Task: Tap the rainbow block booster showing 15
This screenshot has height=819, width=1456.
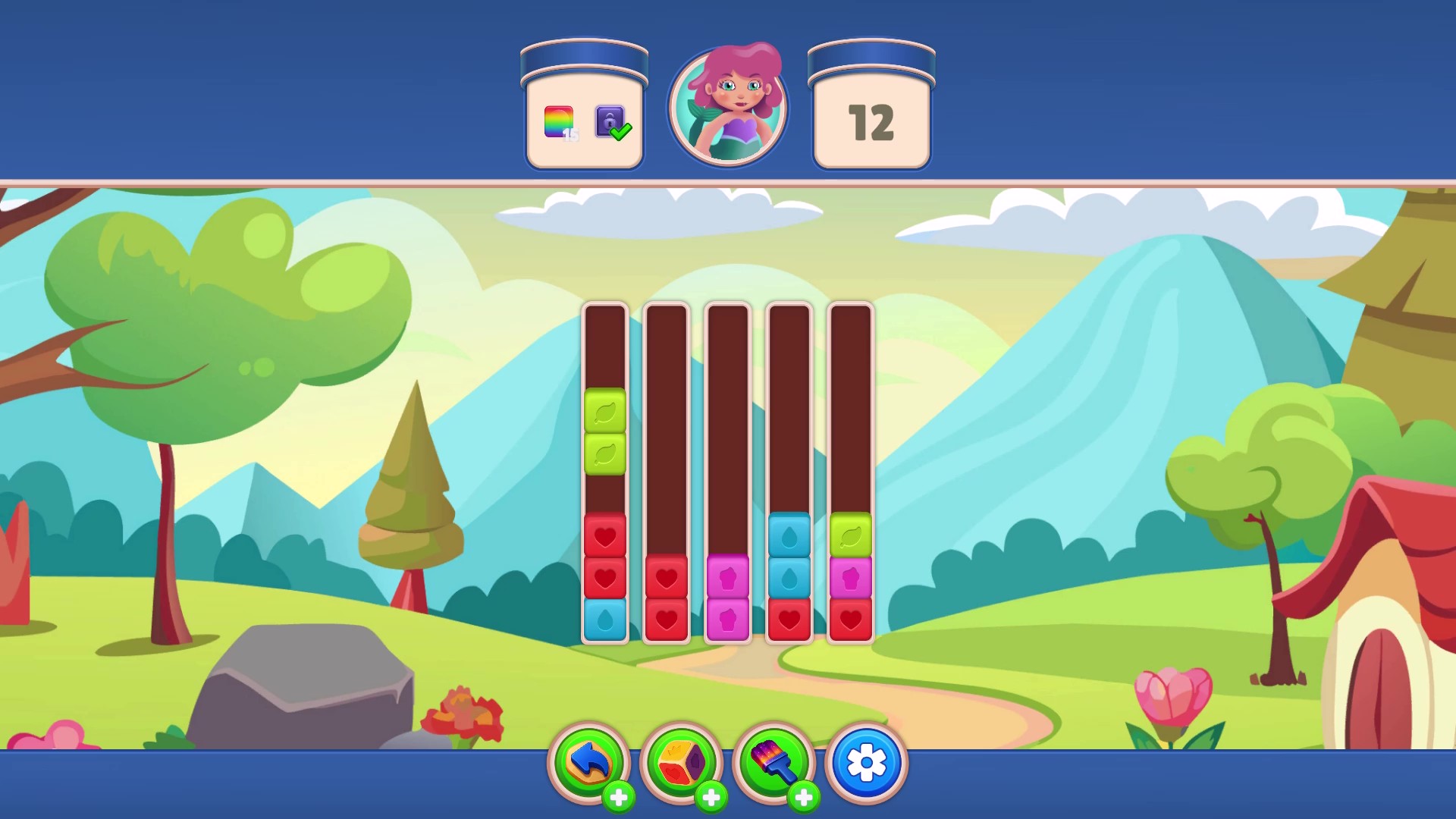Action: [559, 121]
